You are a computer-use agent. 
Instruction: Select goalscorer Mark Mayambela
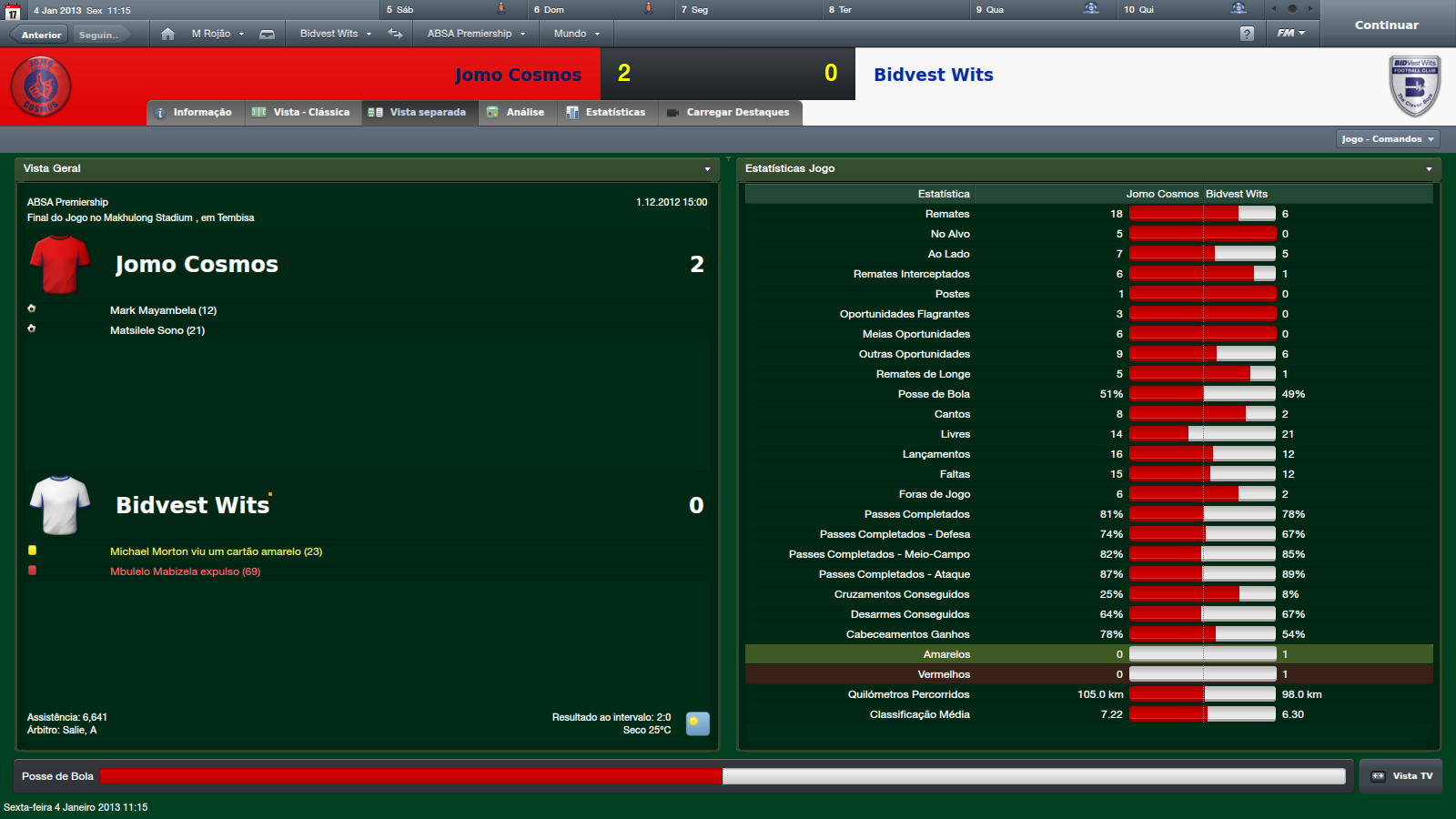tap(163, 310)
